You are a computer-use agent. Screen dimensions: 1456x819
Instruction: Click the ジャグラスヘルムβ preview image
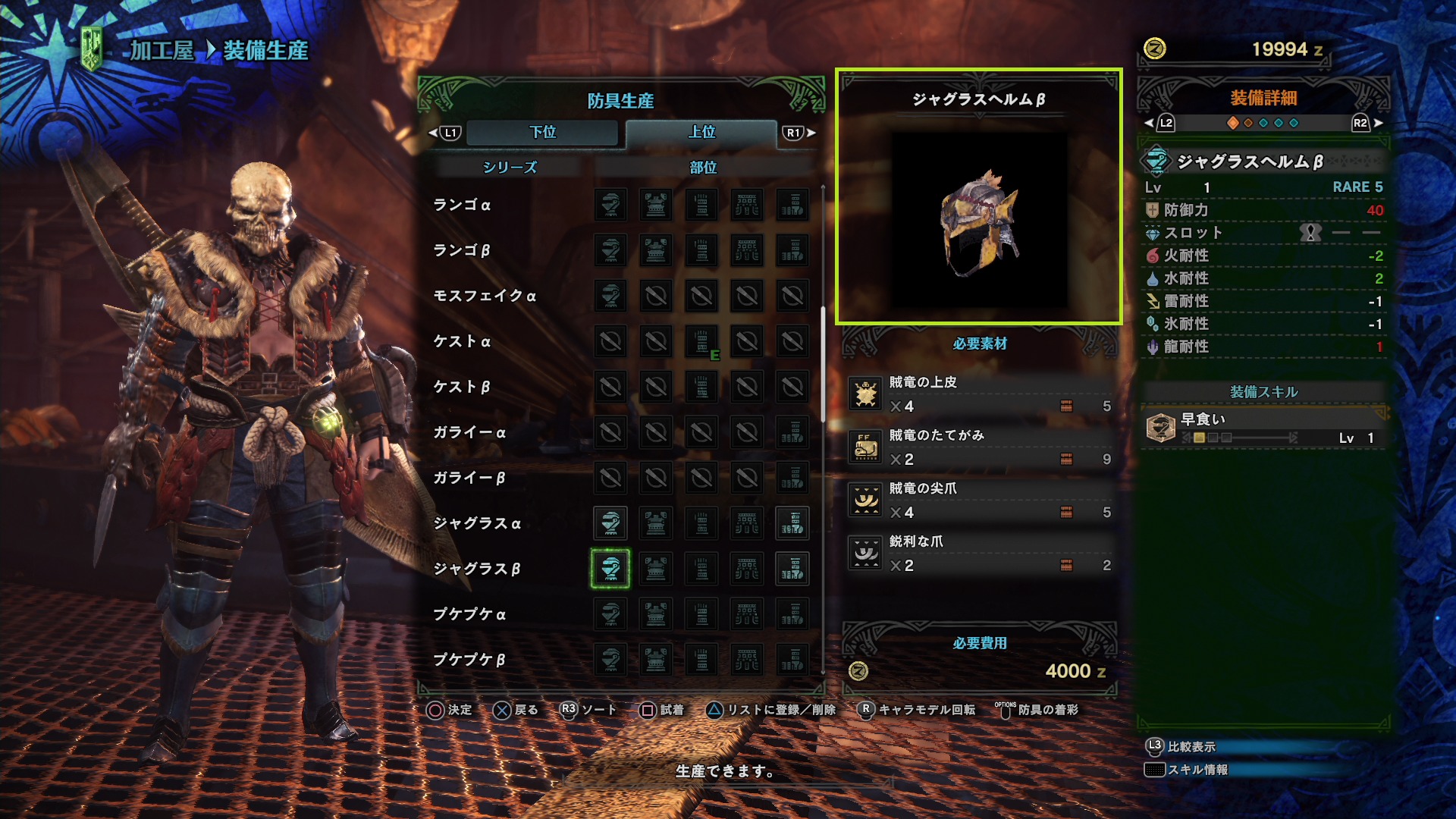click(x=978, y=220)
